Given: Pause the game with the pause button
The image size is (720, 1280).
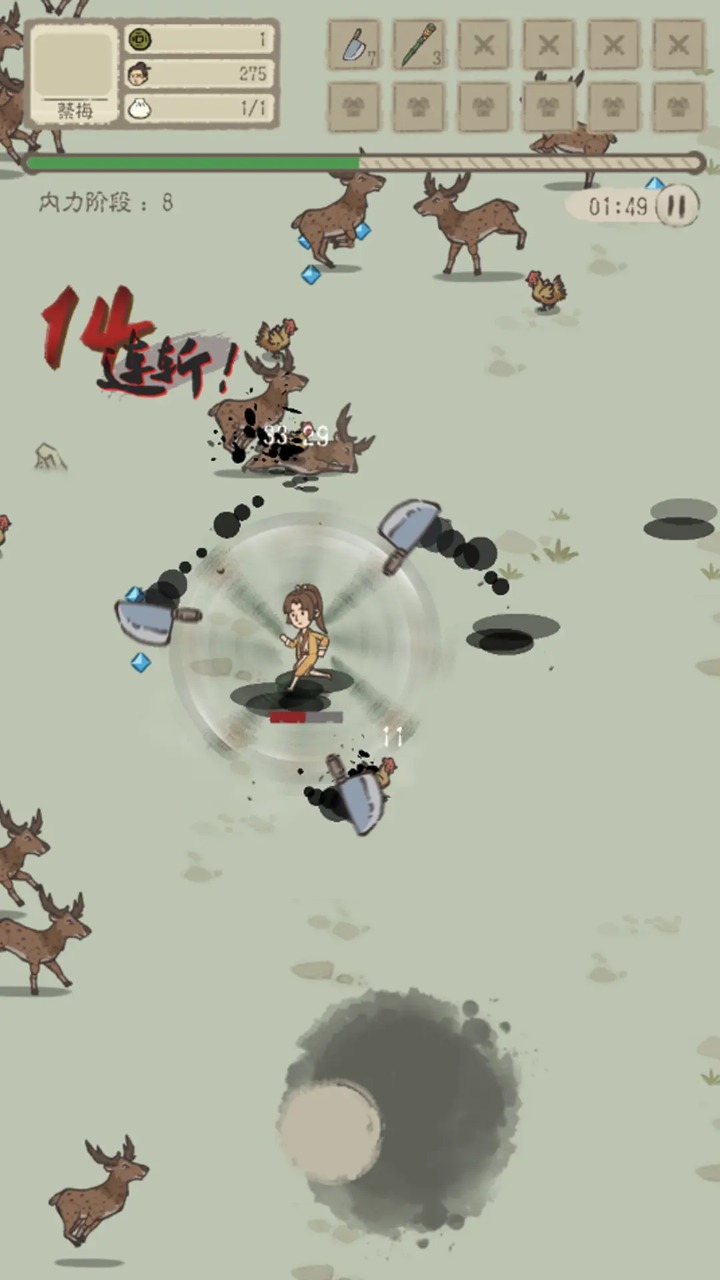Looking at the screenshot, I should point(677,207).
